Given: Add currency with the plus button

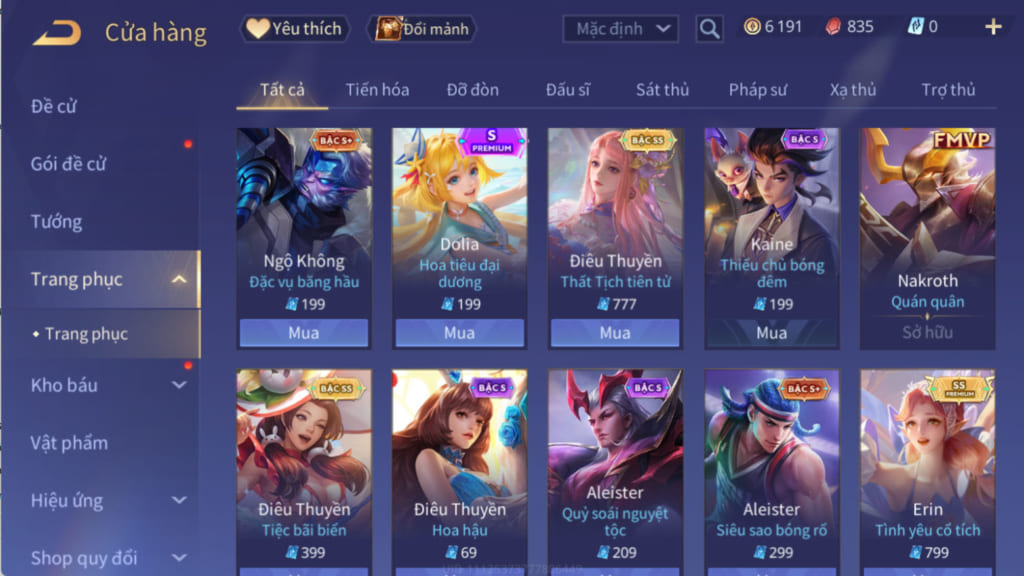Looking at the screenshot, I should [x=993, y=27].
